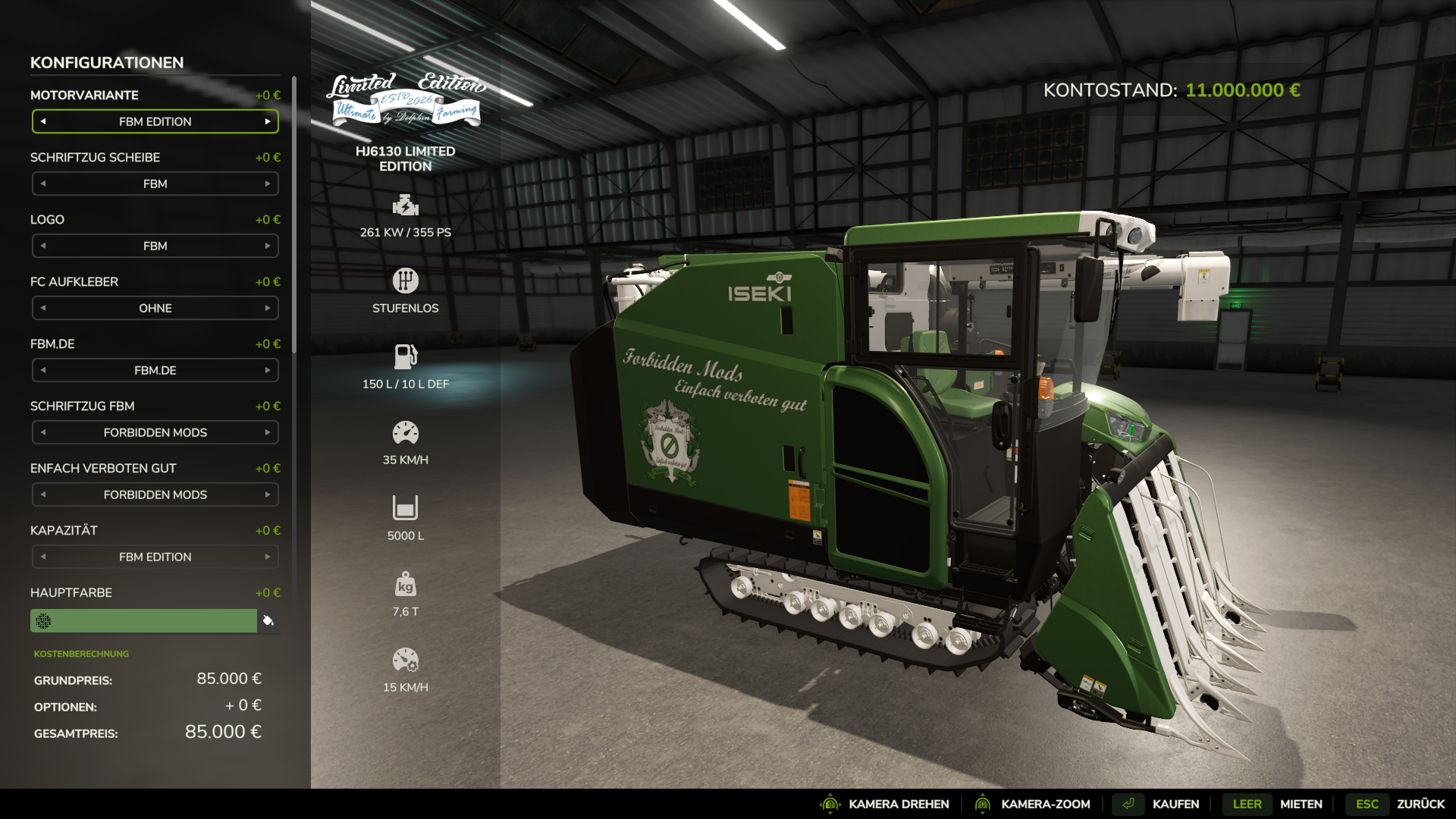Buy the vehicle with Kaufen
This screenshot has width=1456, height=819.
1175,804
